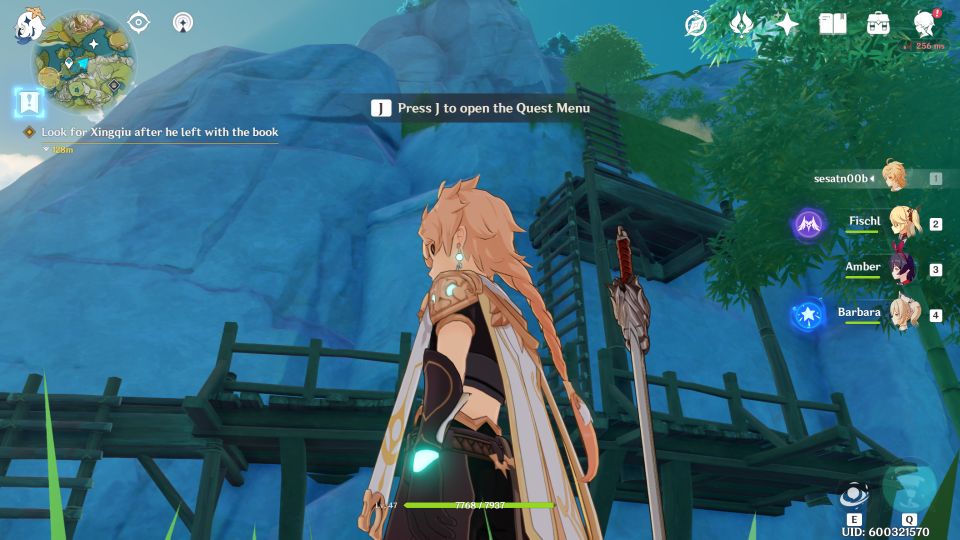The width and height of the screenshot is (960, 540).
Task: Activate the elemental skill swirl icon
Action: (x=853, y=494)
